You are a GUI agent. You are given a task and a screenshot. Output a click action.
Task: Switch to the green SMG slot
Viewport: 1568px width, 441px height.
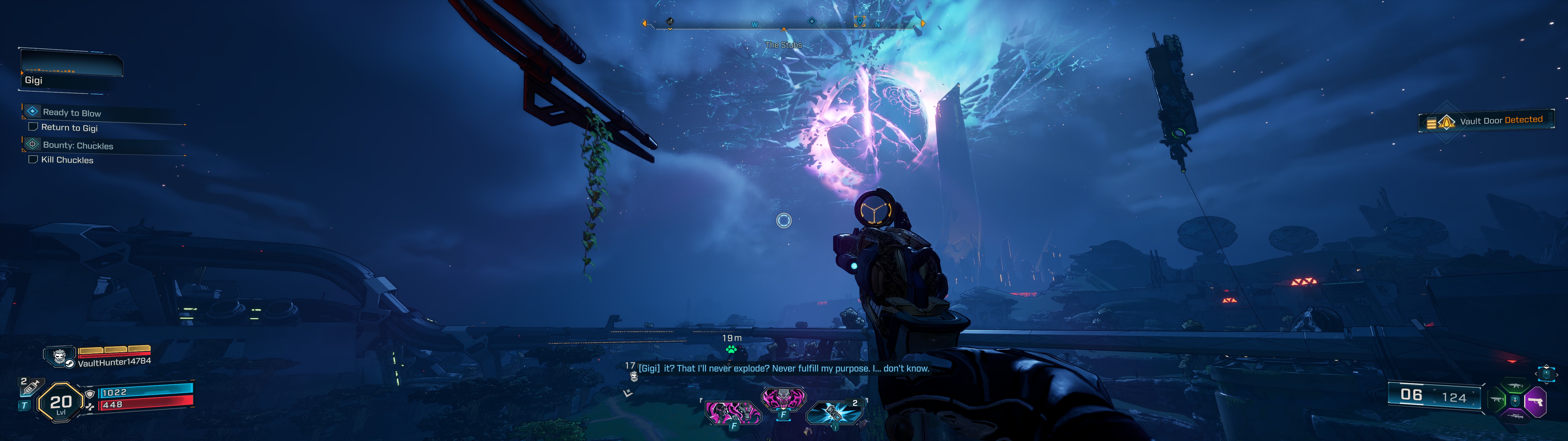pos(1497,400)
